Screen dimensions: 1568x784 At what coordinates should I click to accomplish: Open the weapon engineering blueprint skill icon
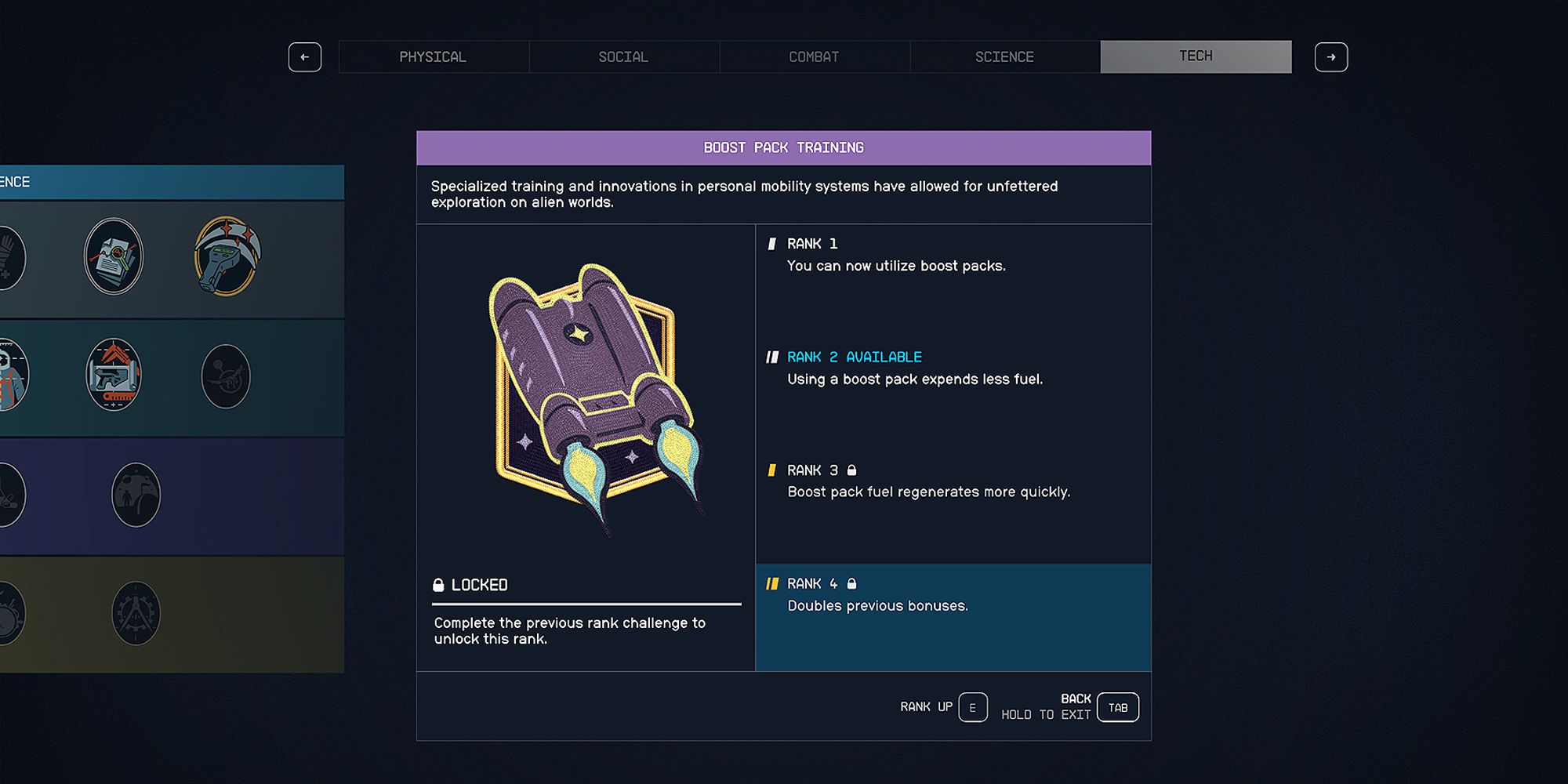(x=114, y=376)
